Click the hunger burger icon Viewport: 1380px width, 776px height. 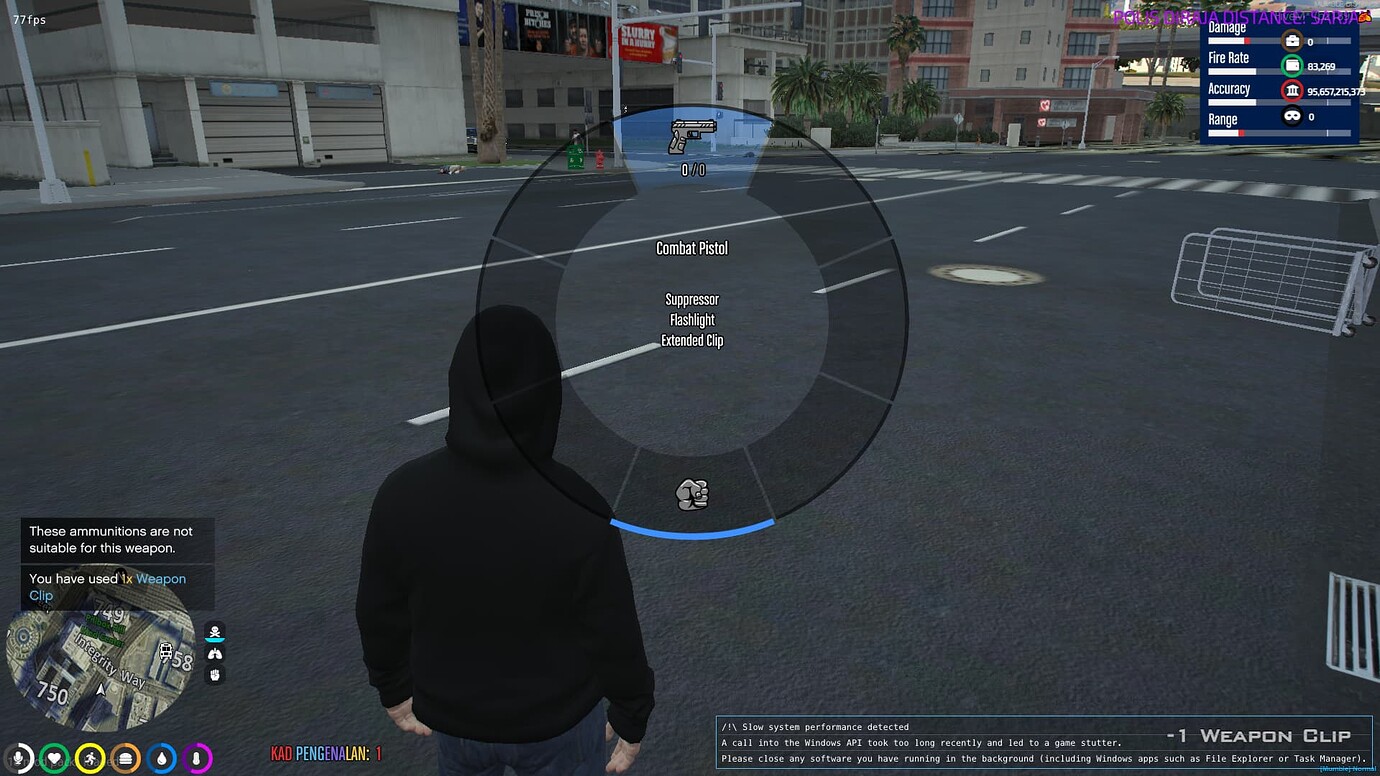pos(124,757)
